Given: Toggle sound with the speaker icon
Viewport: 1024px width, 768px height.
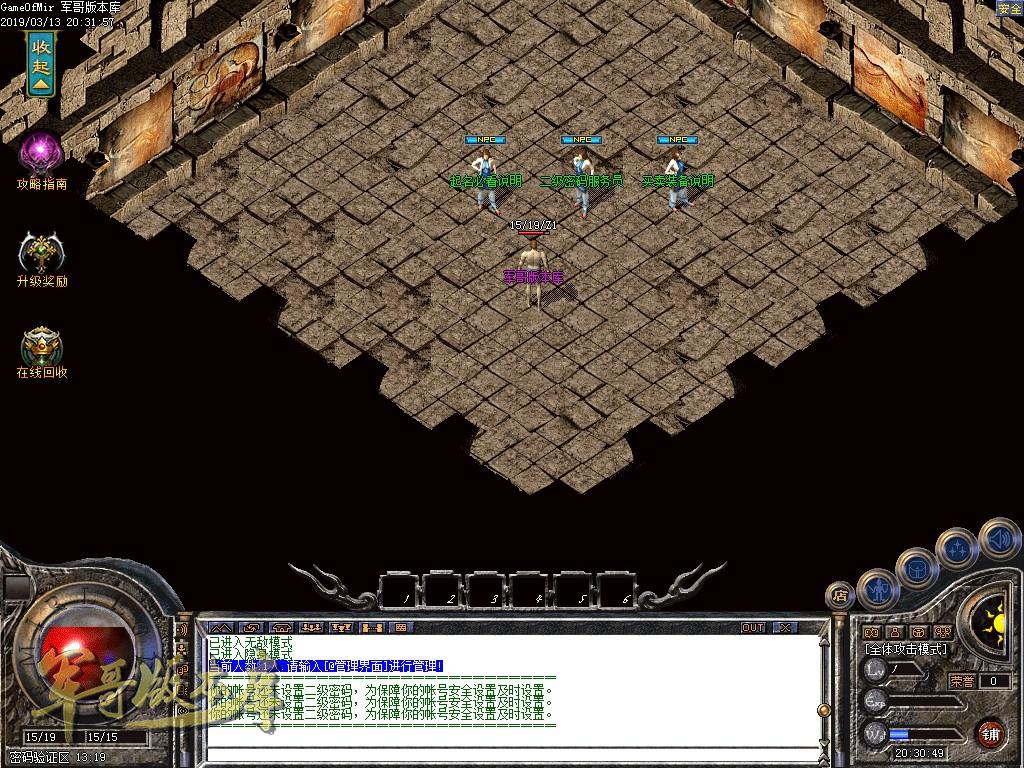Looking at the screenshot, I should click(x=997, y=538).
